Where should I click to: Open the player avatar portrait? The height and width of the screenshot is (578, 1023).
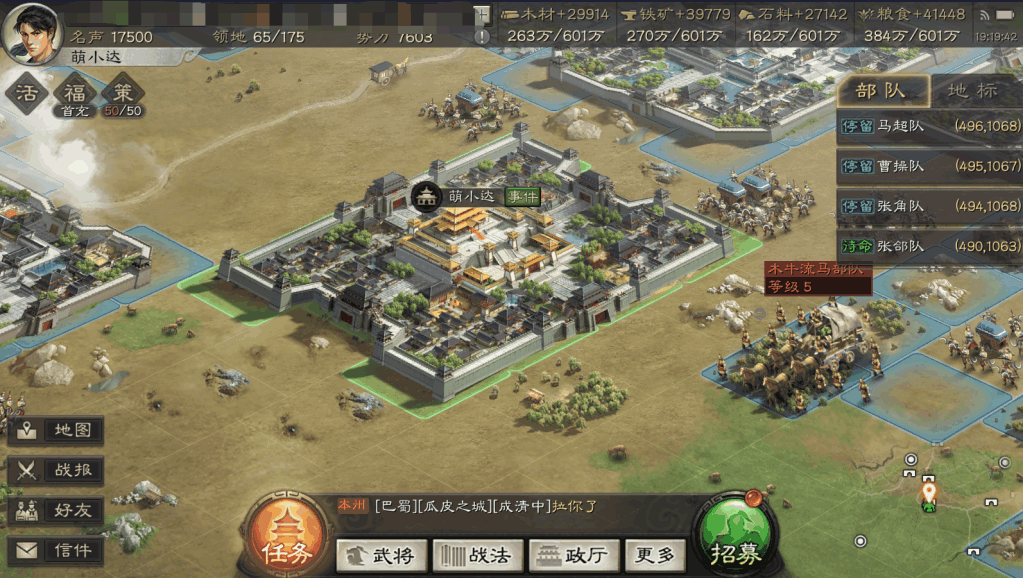[30, 30]
